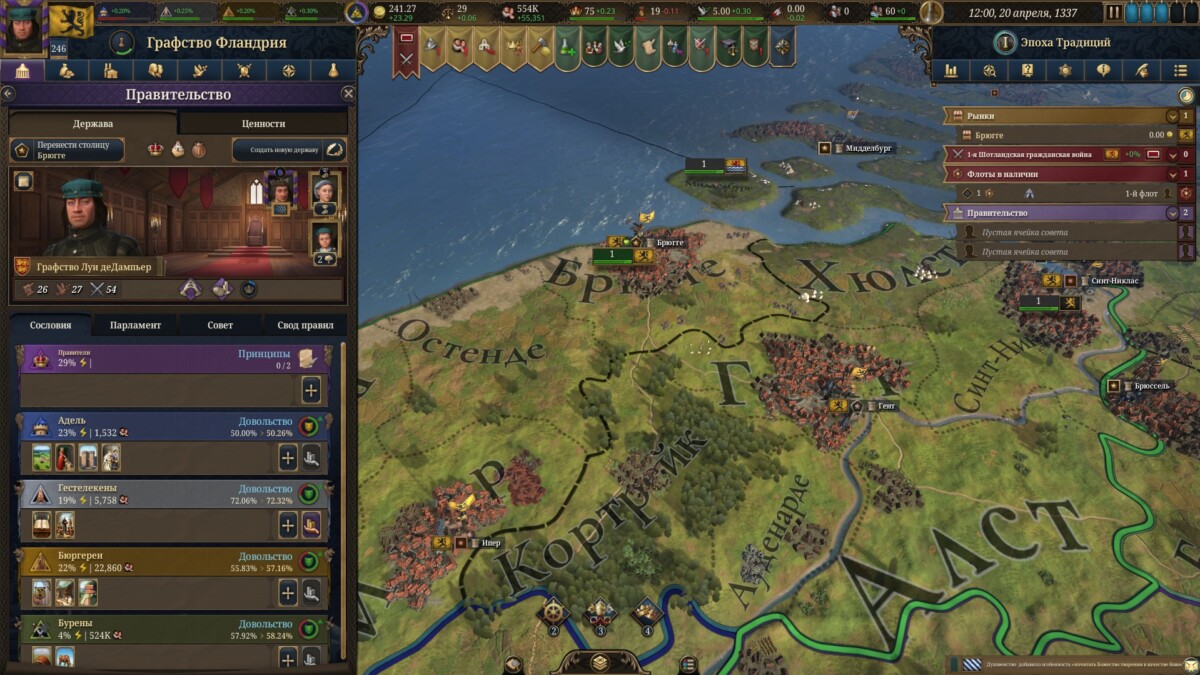The height and width of the screenshot is (675, 1200).
Task: Open the economy money-bags panel tab
Action: [x=67, y=71]
